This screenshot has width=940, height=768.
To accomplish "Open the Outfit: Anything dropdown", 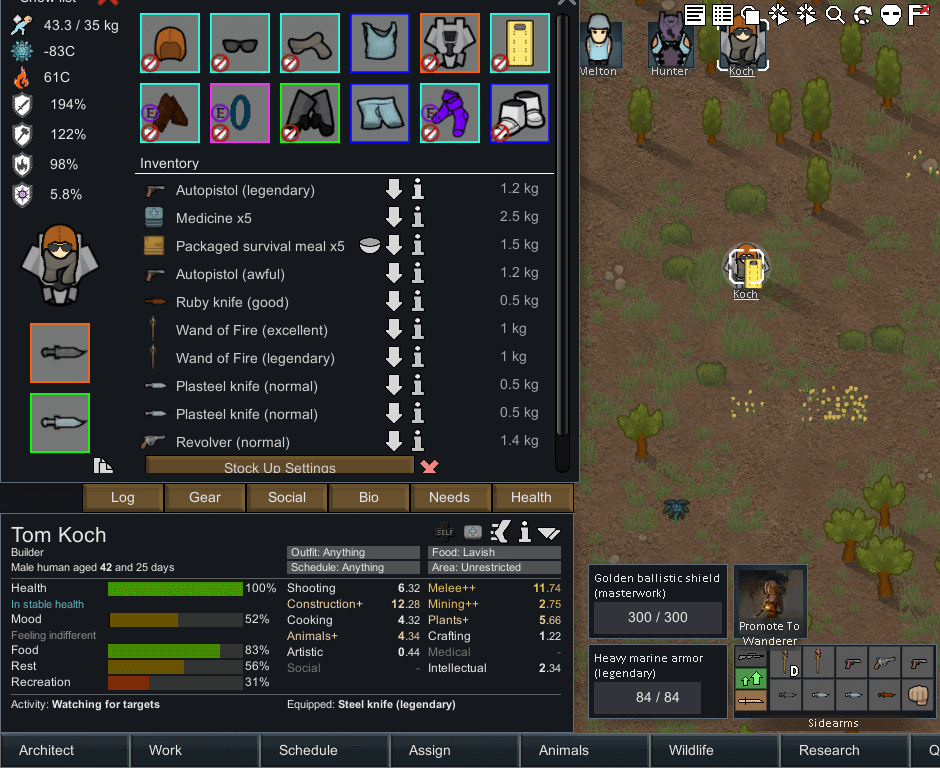I will tap(353, 552).
